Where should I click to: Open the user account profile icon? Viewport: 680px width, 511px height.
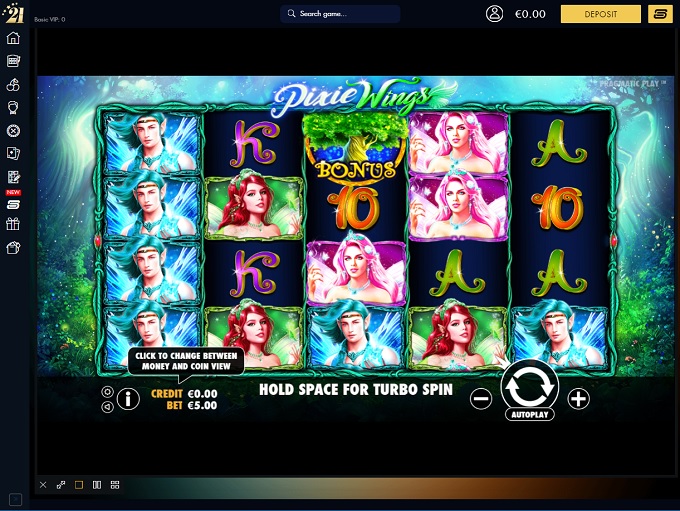pos(494,14)
